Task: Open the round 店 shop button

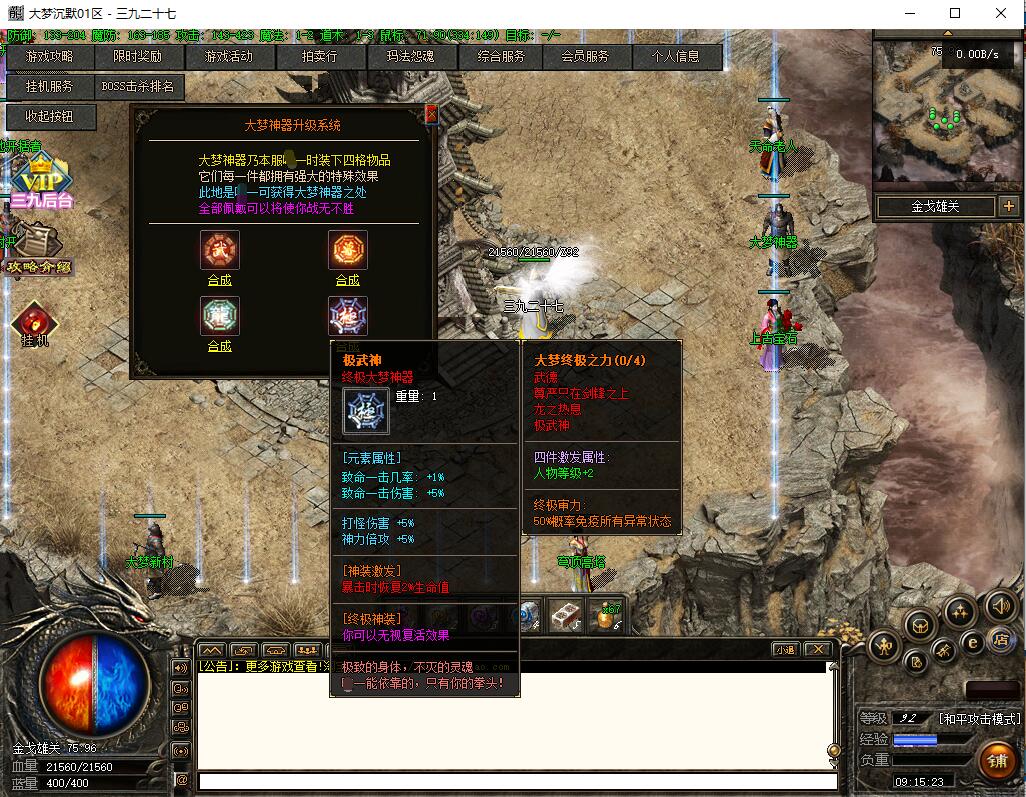Action: (998, 640)
